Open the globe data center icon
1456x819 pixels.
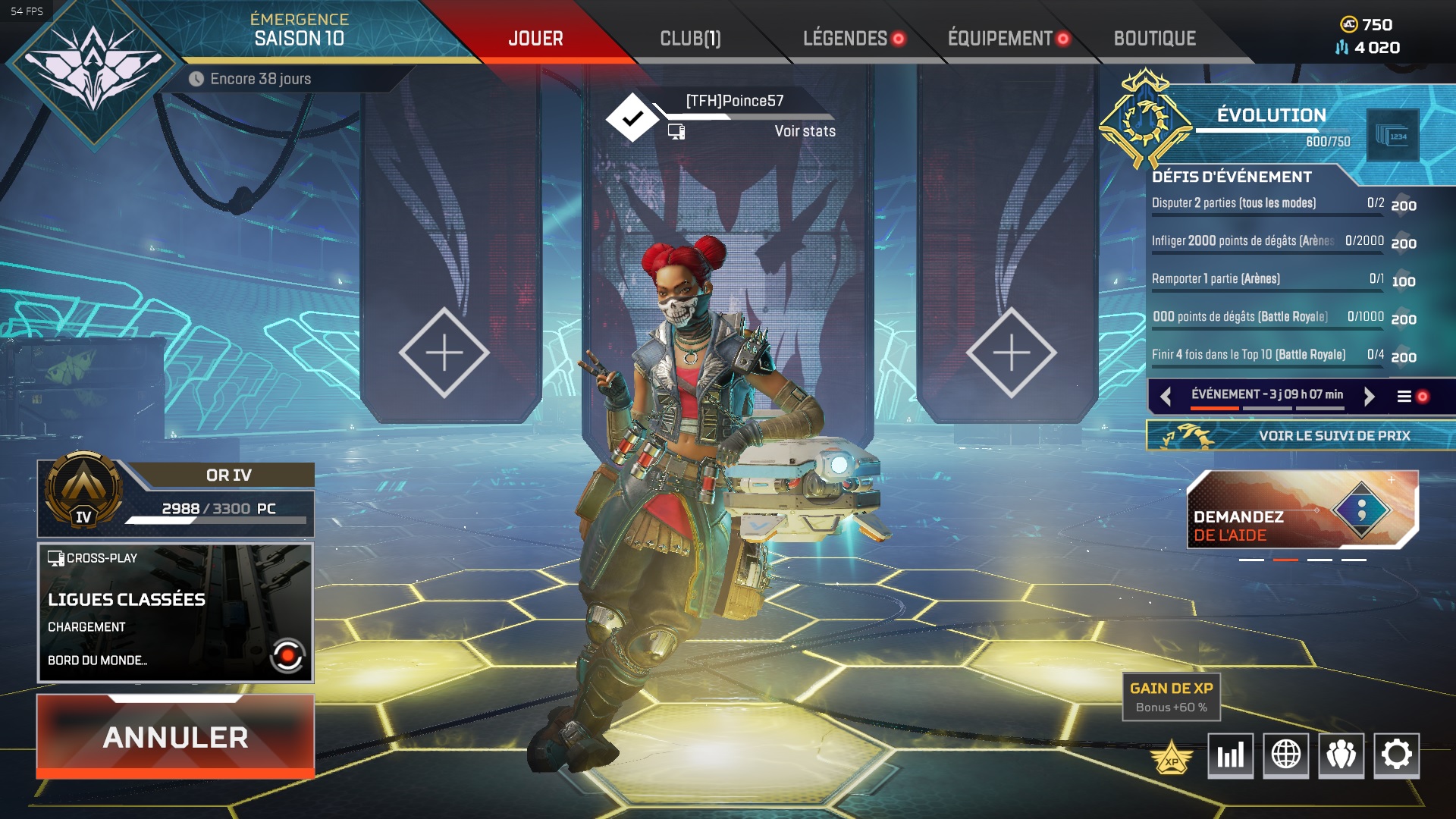pyautogui.click(x=1285, y=755)
